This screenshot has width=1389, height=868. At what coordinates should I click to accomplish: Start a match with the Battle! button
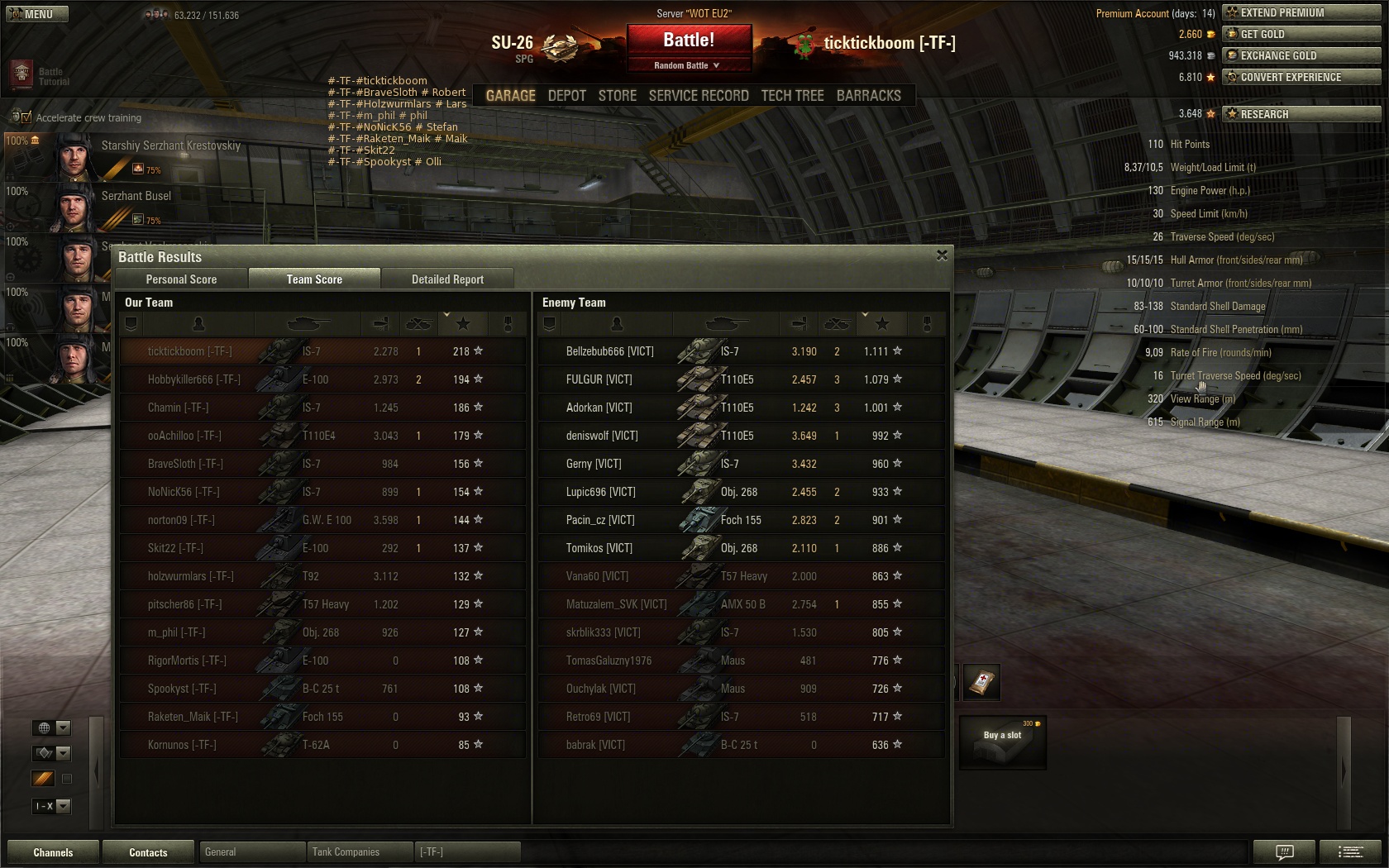tap(689, 41)
